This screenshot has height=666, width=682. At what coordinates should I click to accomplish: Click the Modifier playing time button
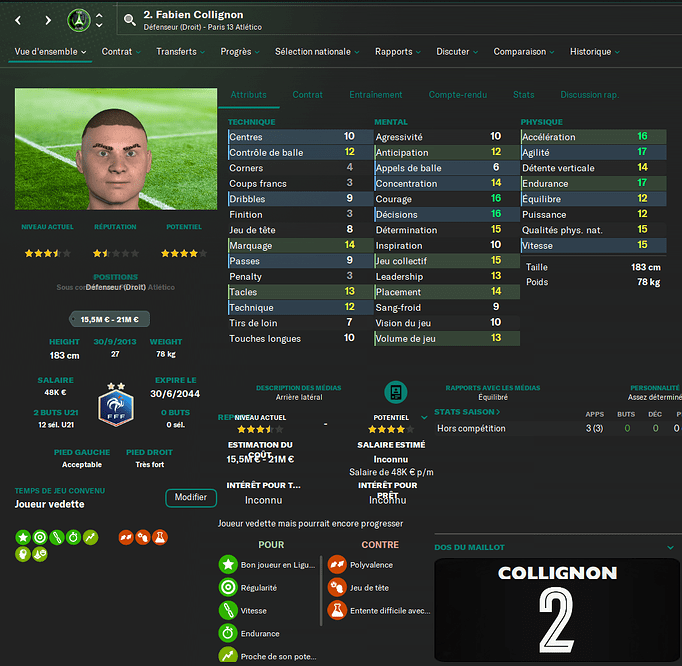pyautogui.click(x=190, y=498)
